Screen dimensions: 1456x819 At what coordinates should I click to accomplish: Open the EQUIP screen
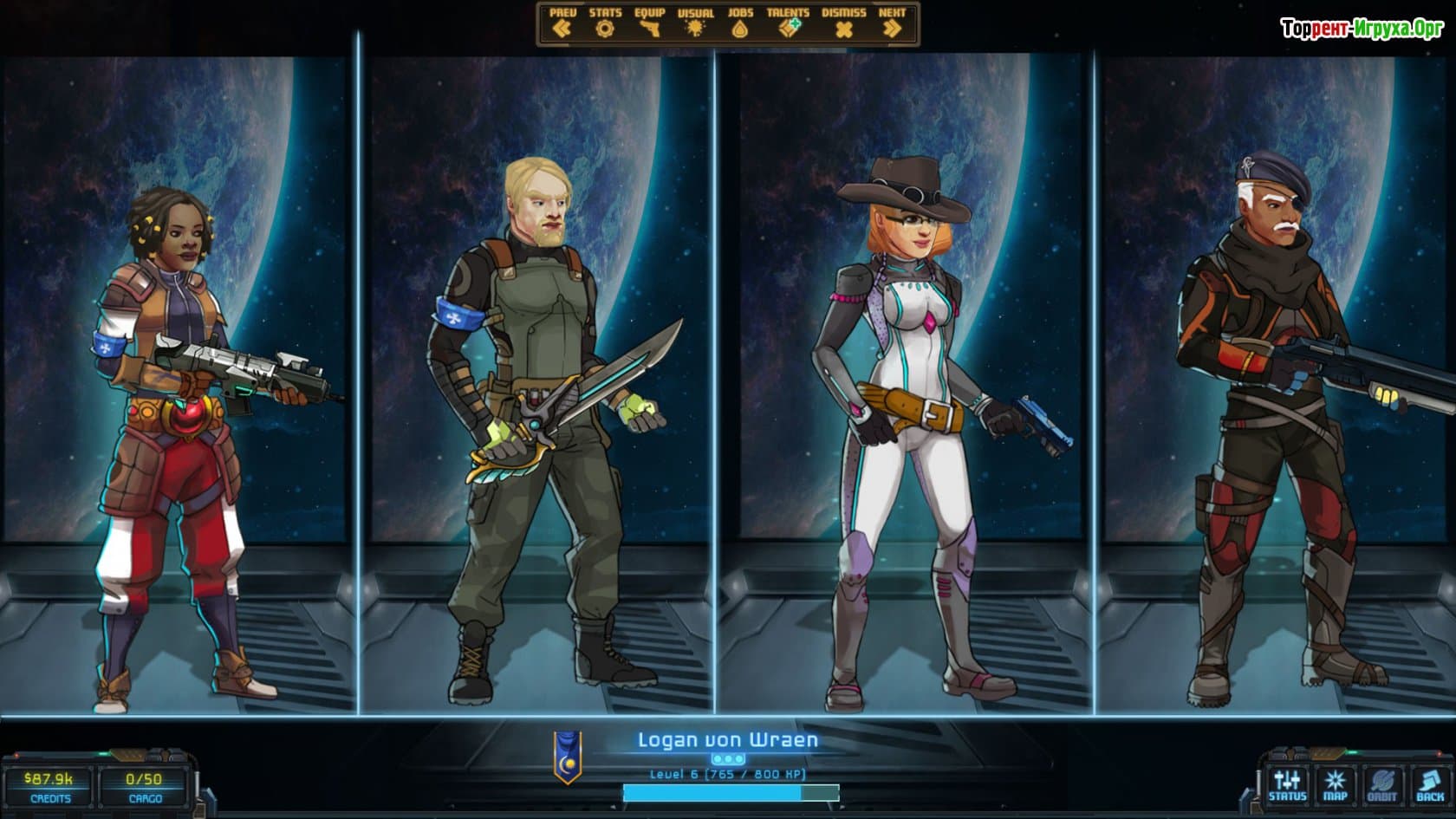tap(649, 23)
